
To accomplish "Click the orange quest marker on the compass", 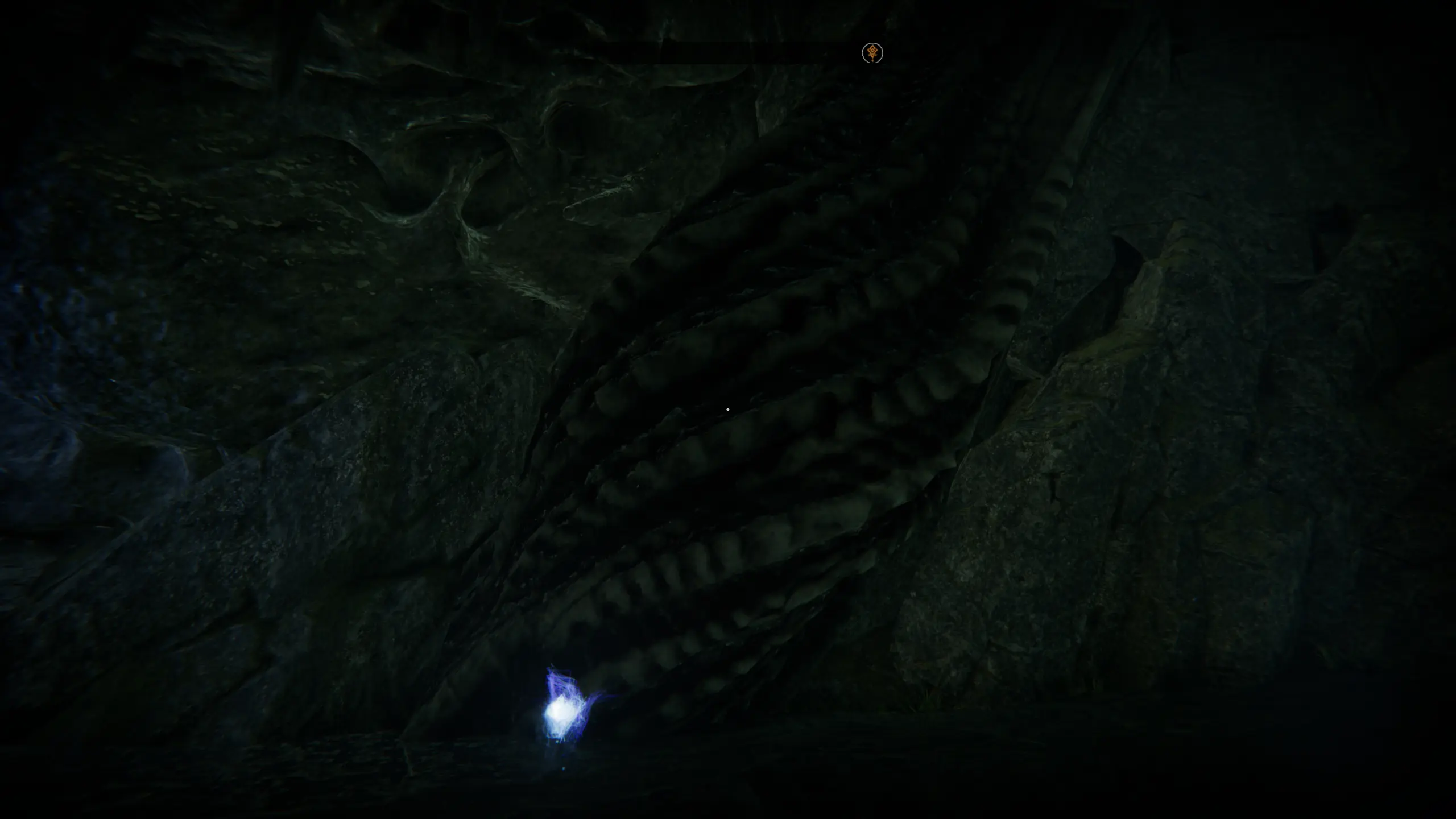I will click(872, 53).
